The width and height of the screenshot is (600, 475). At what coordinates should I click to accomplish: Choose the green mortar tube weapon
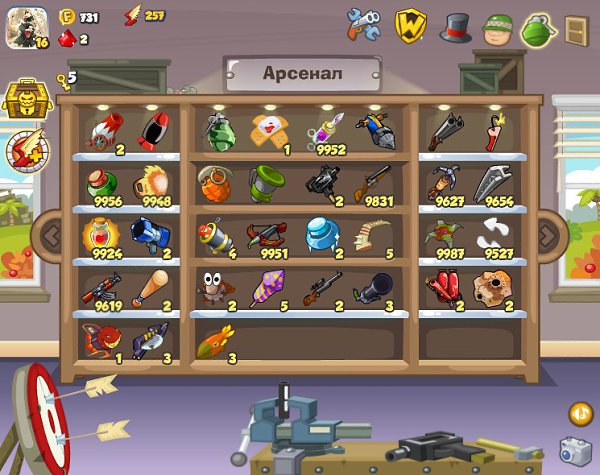[267, 182]
